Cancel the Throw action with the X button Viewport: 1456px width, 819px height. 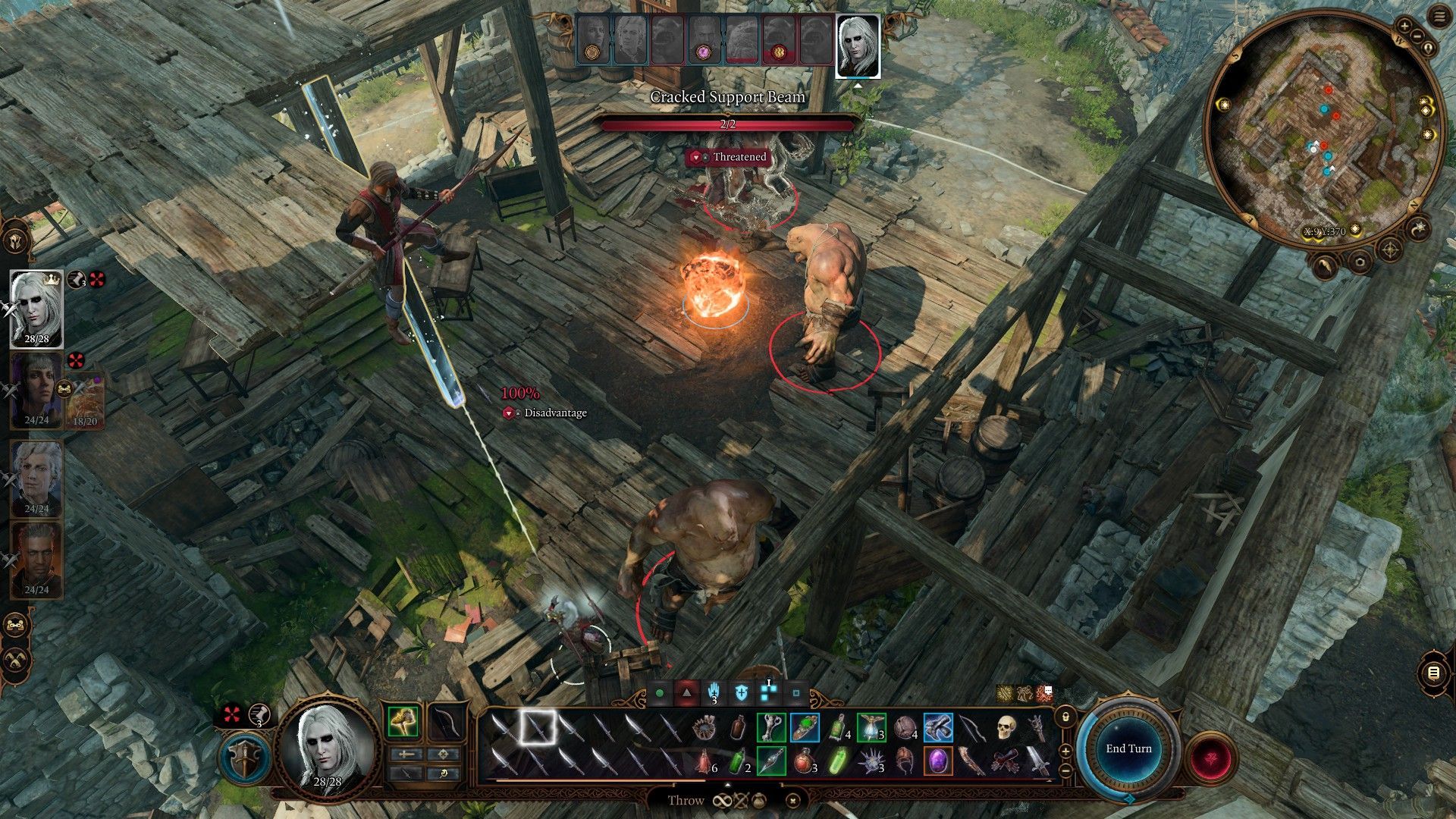(x=792, y=800)
